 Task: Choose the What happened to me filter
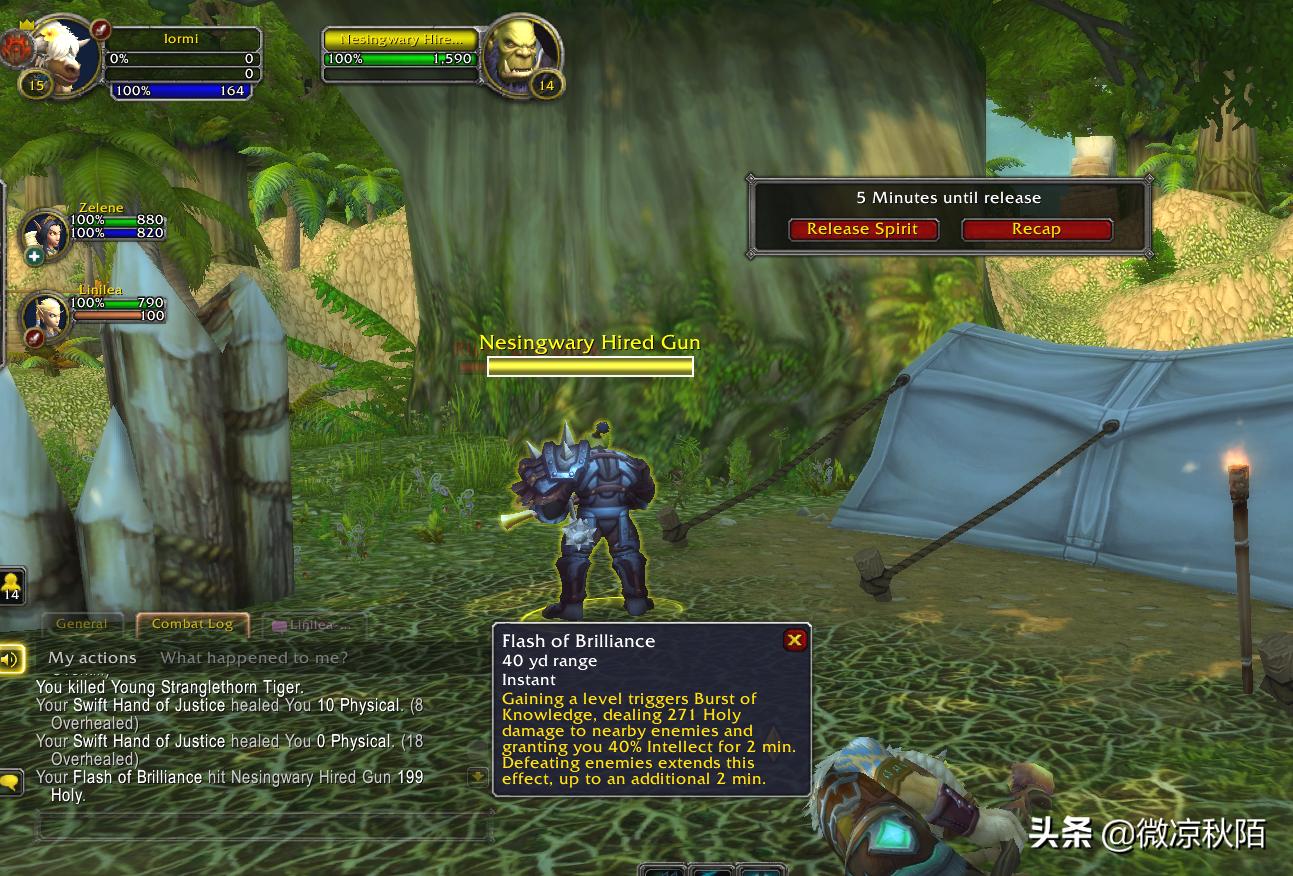click(x=254, y=658)
